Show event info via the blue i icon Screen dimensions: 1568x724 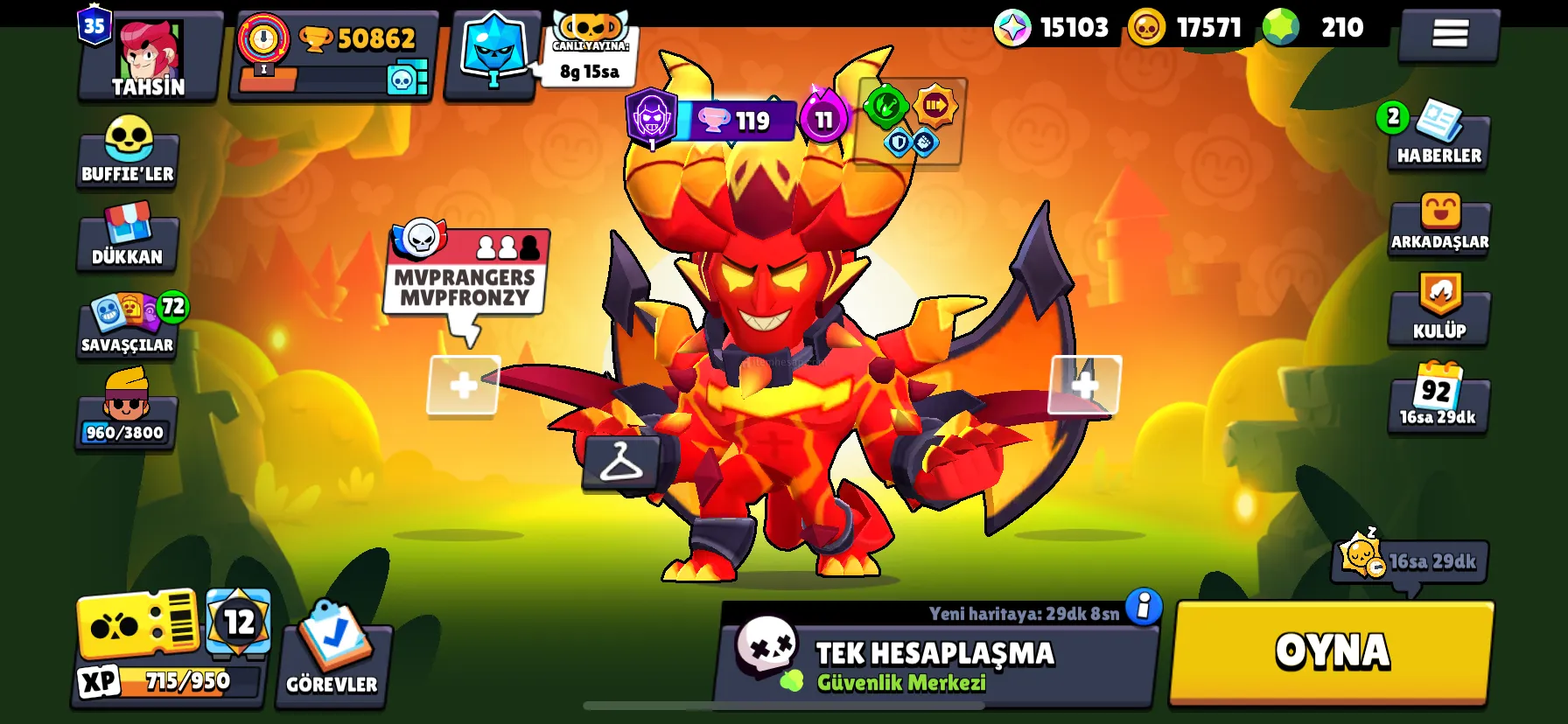coord(1143,606)
